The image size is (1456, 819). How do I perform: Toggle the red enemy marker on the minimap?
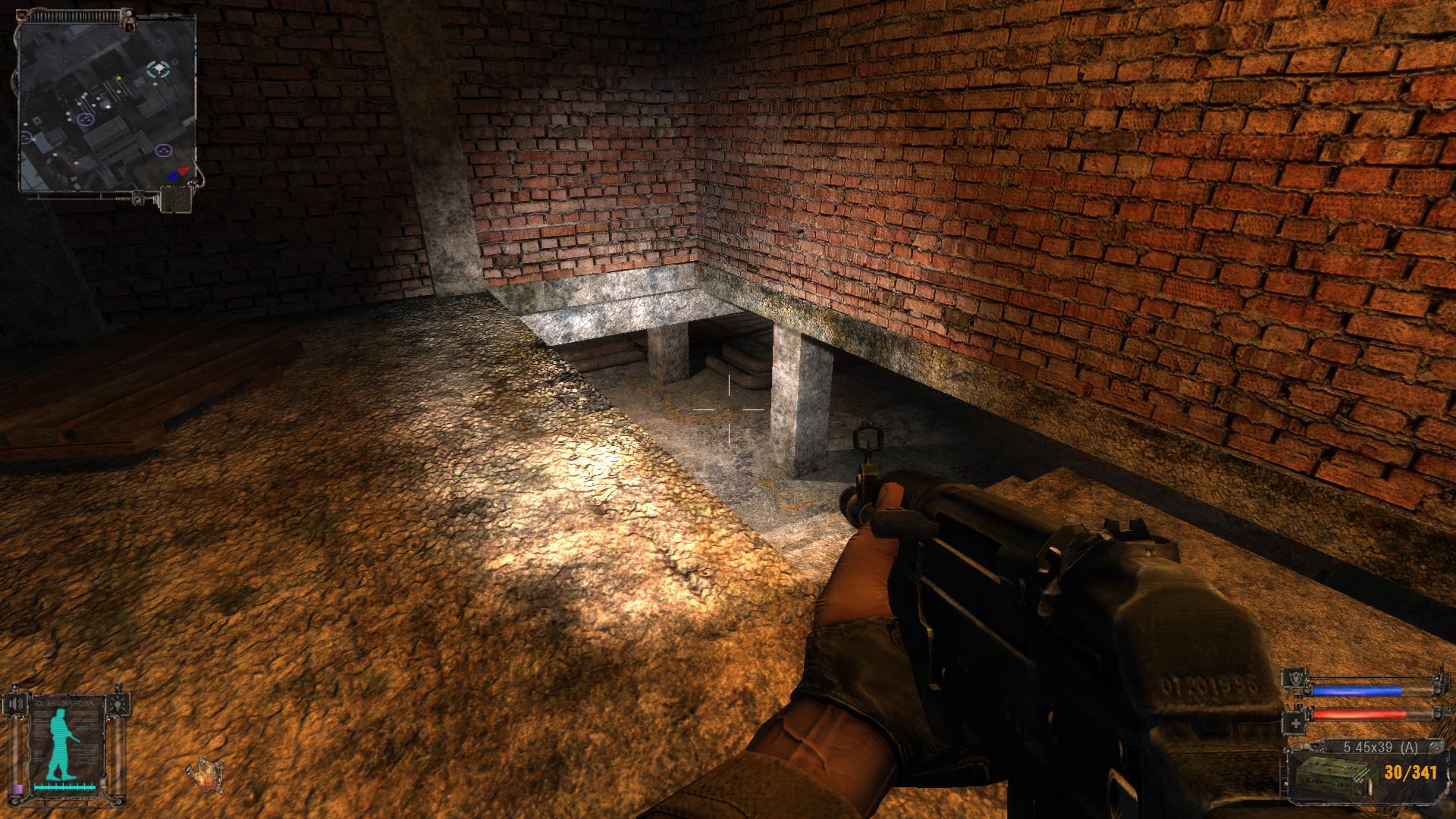point(184,170)
